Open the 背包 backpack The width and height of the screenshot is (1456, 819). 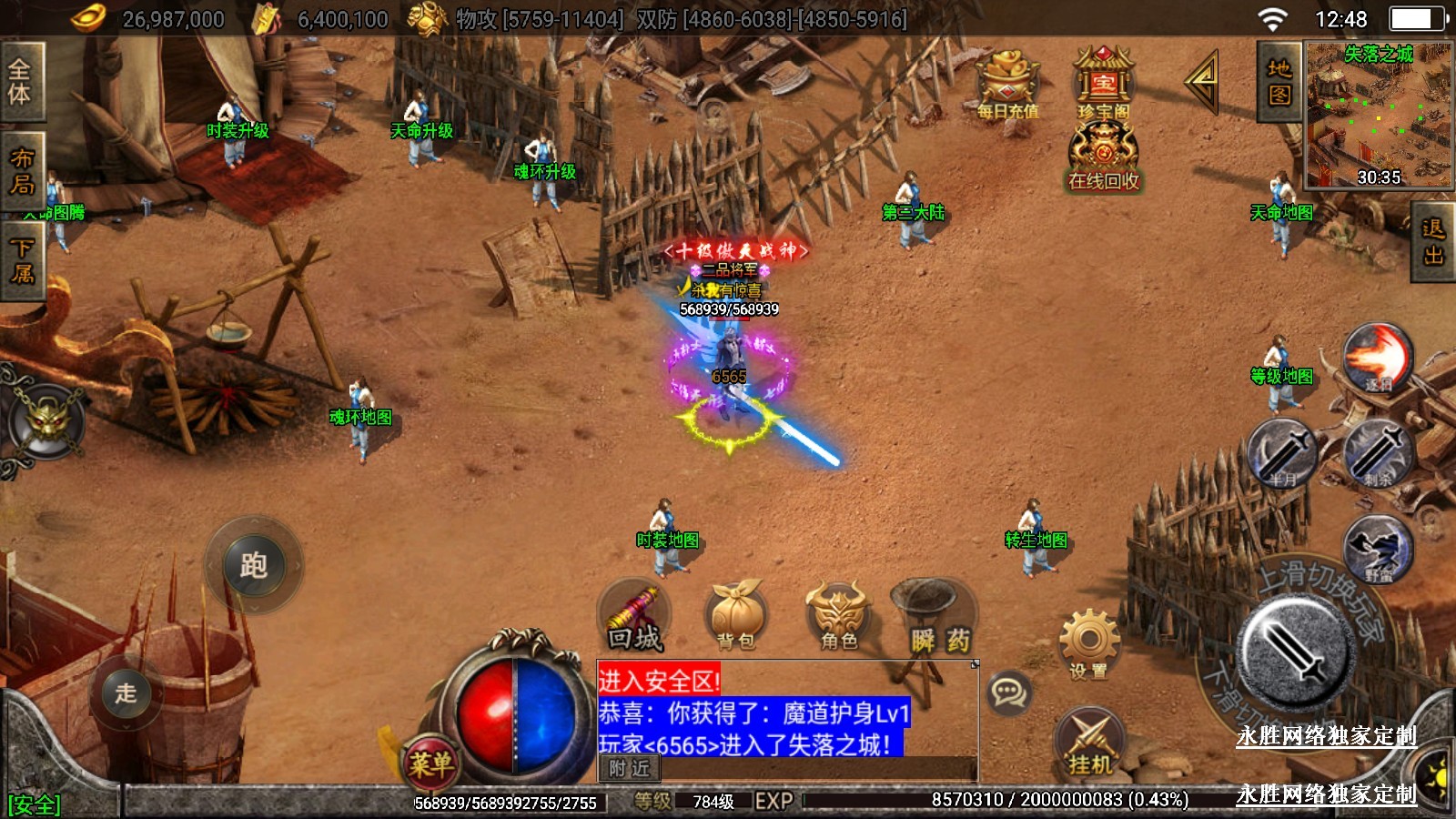(x=735, y=617)
